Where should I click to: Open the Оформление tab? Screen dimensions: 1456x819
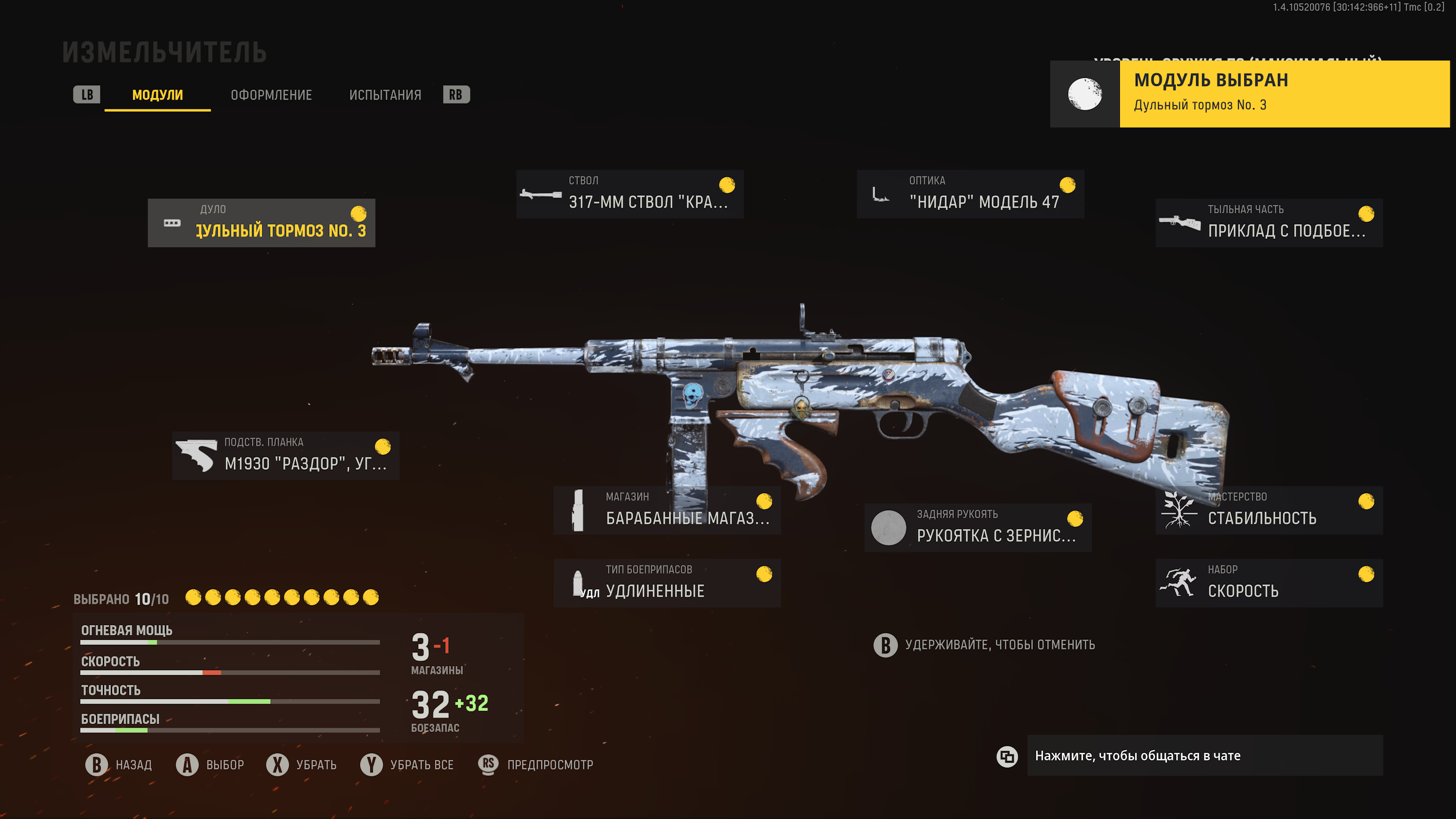tap(271, 95)
